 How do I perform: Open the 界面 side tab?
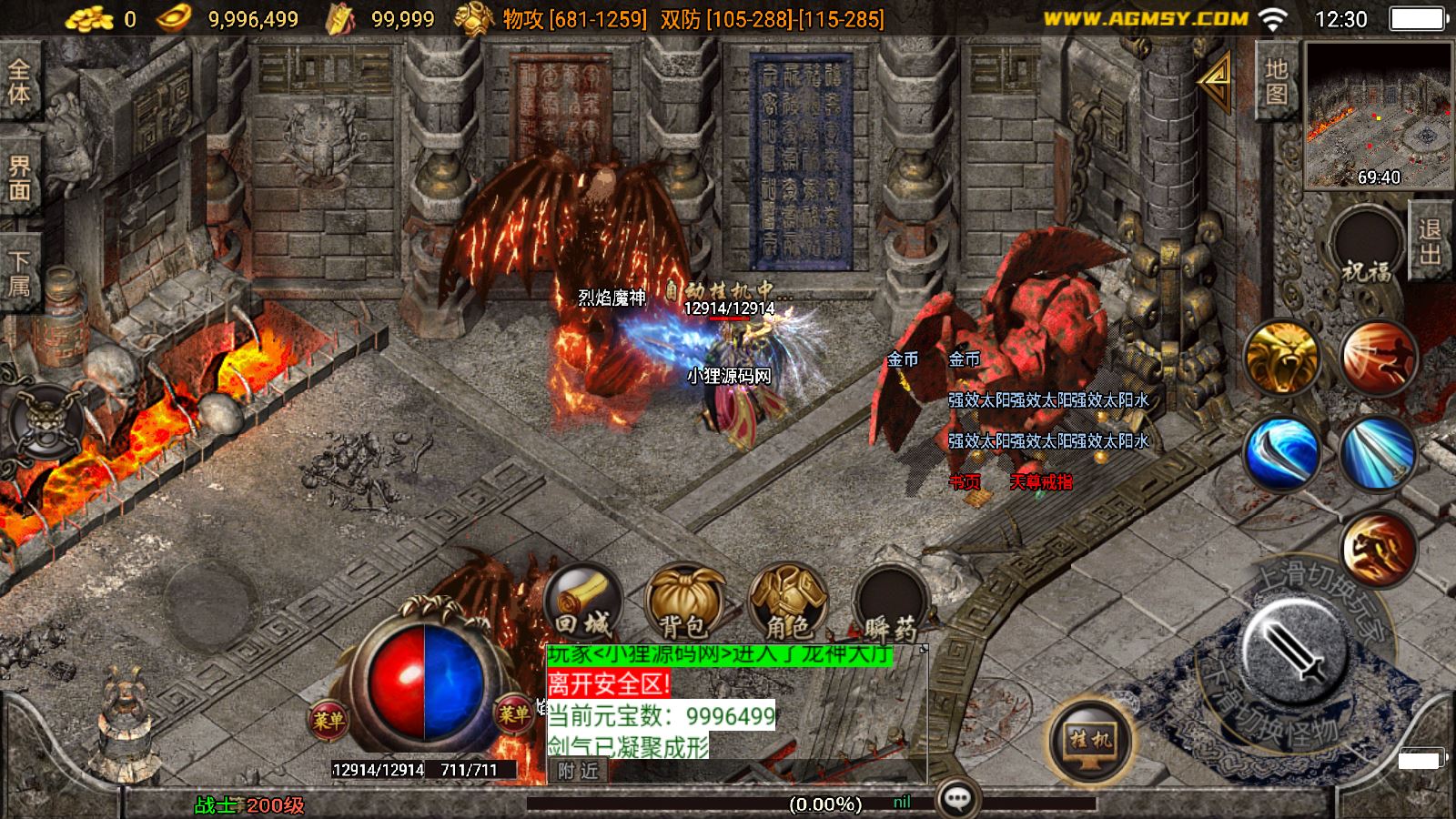pyautogui.click(x=19, y=178)
